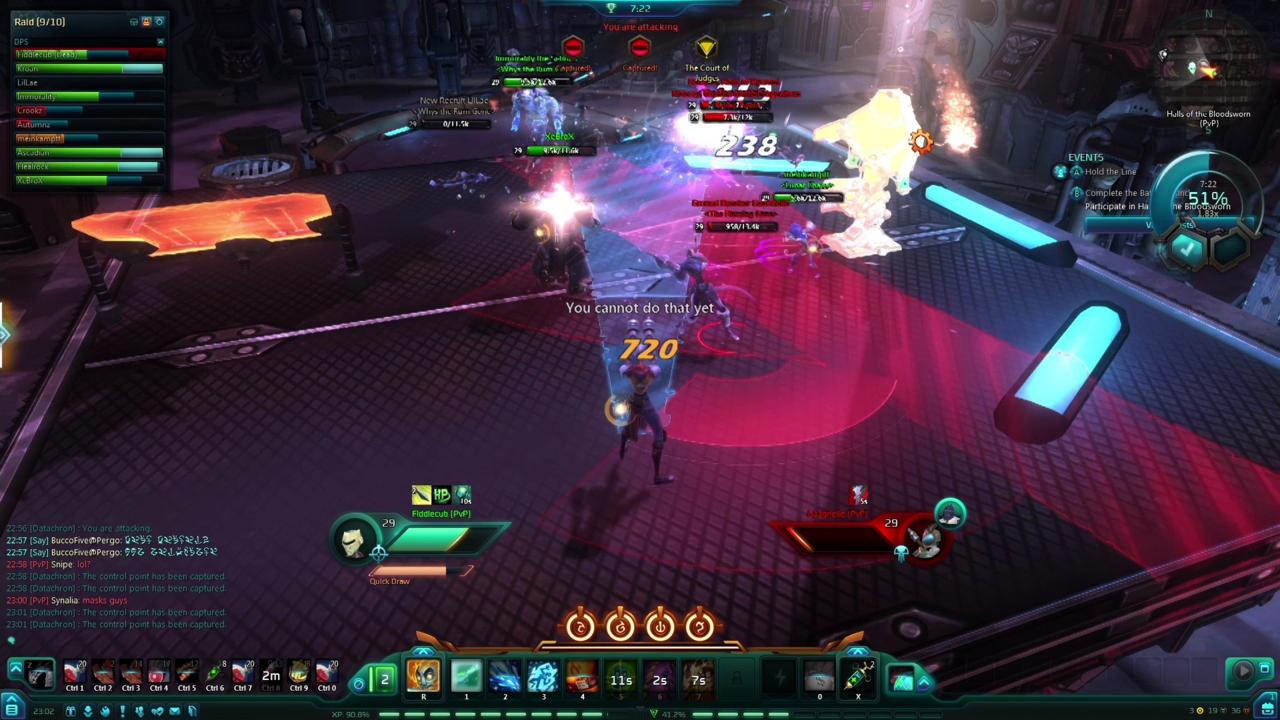1280x720 pixels.
Task: Use the Ctrl 6 green item slot
Action: point(214,674)
